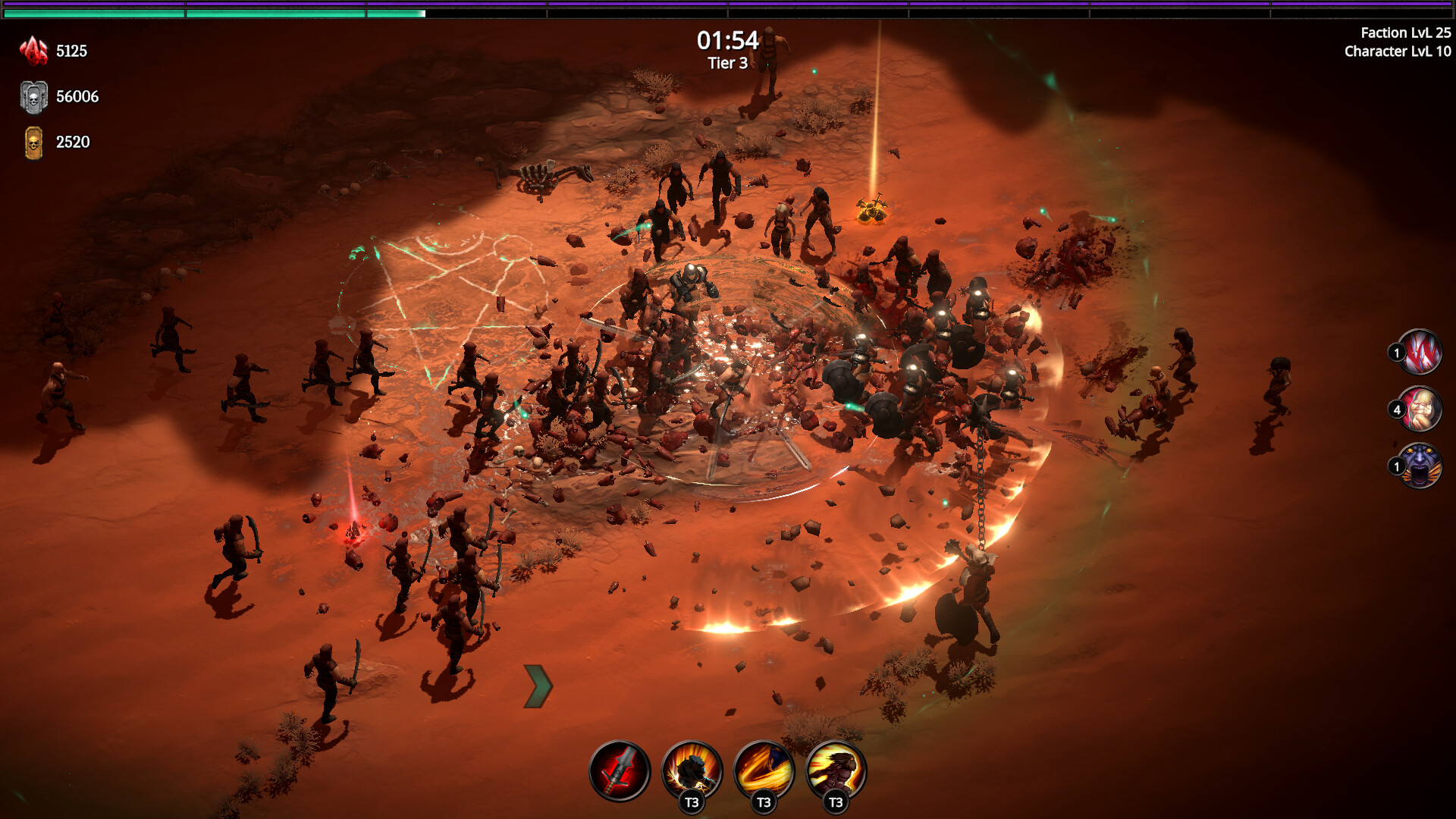Click the T3 badge under the dash skill

[691, 802]
